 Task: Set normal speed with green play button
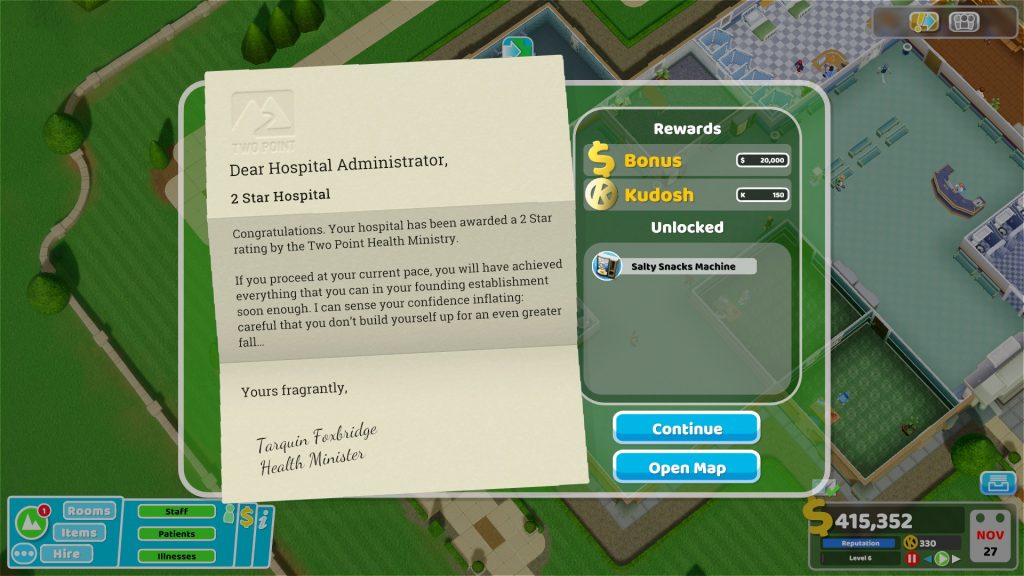click(941, 558)
